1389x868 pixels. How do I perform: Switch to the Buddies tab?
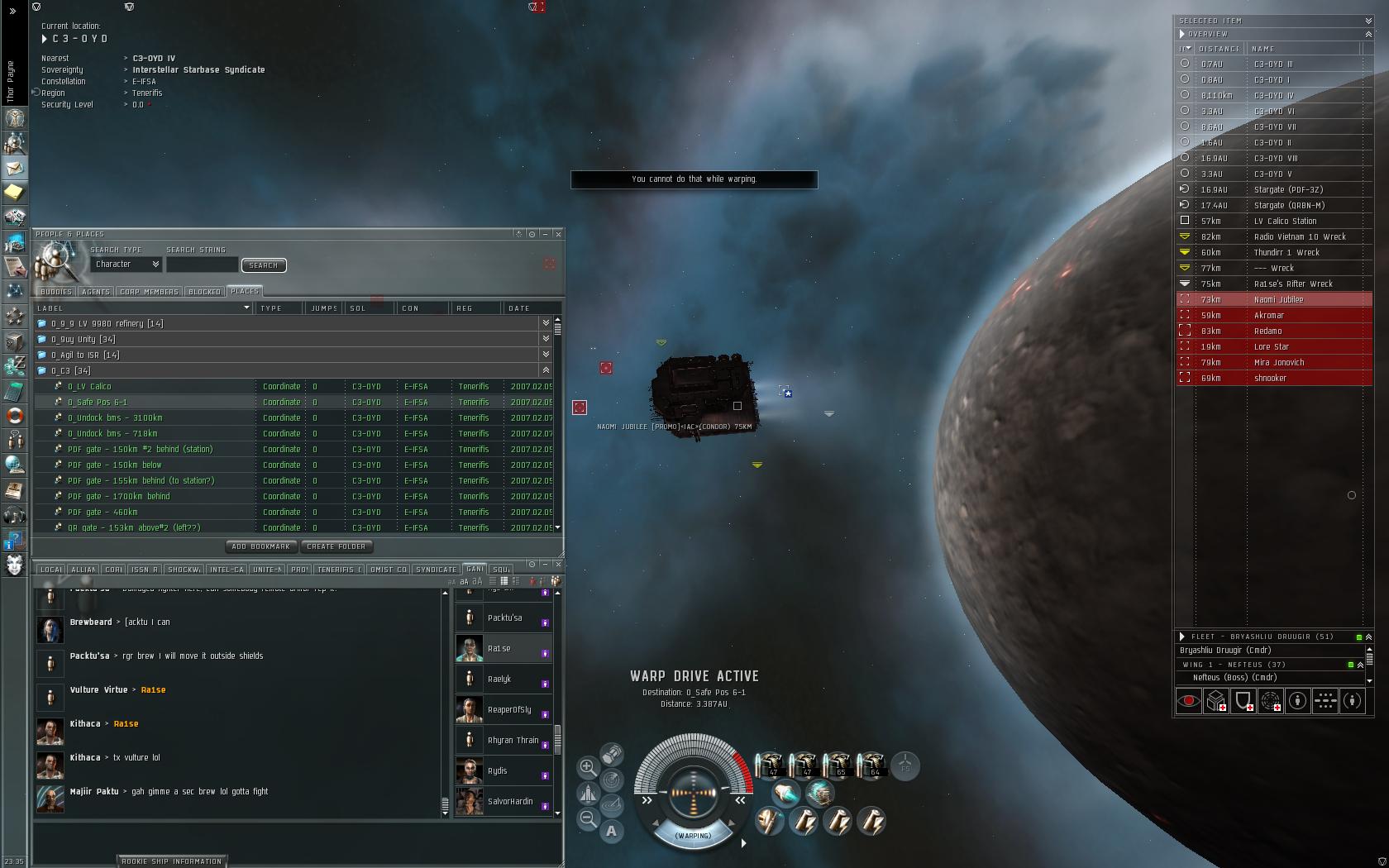point(56,292)
